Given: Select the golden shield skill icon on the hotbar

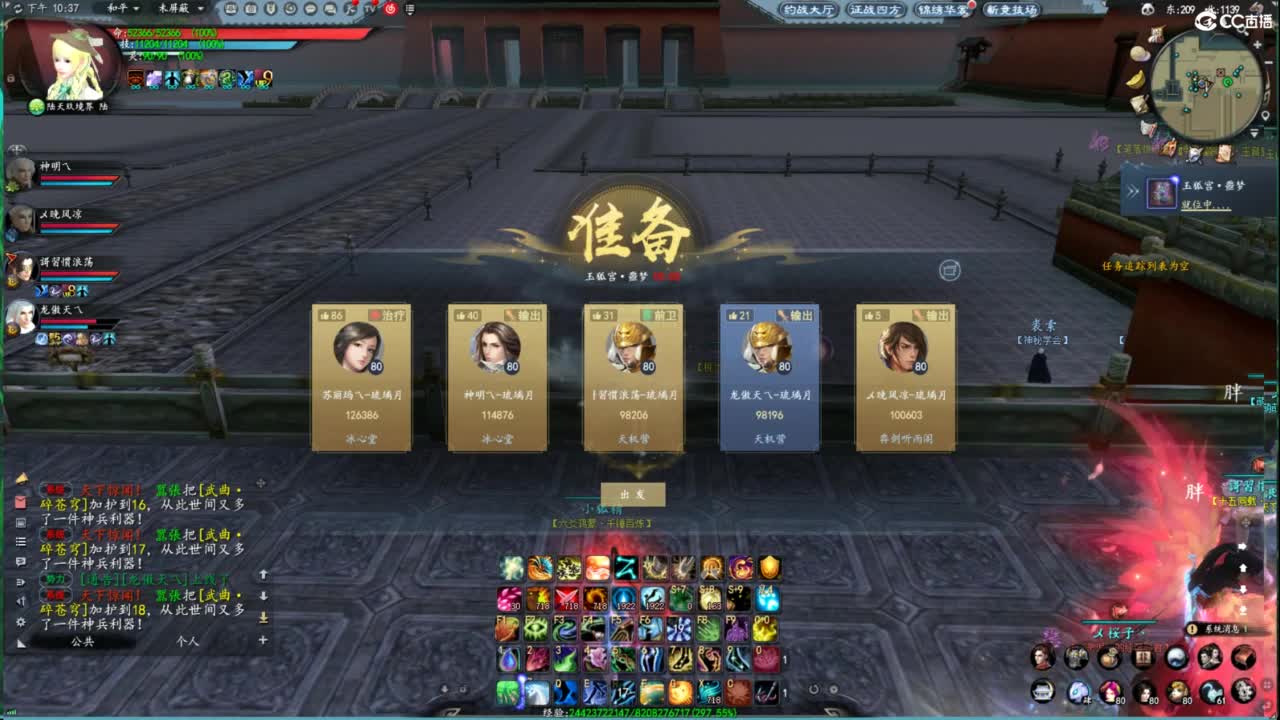Looking at the screenshot, I should coord(769,568).
